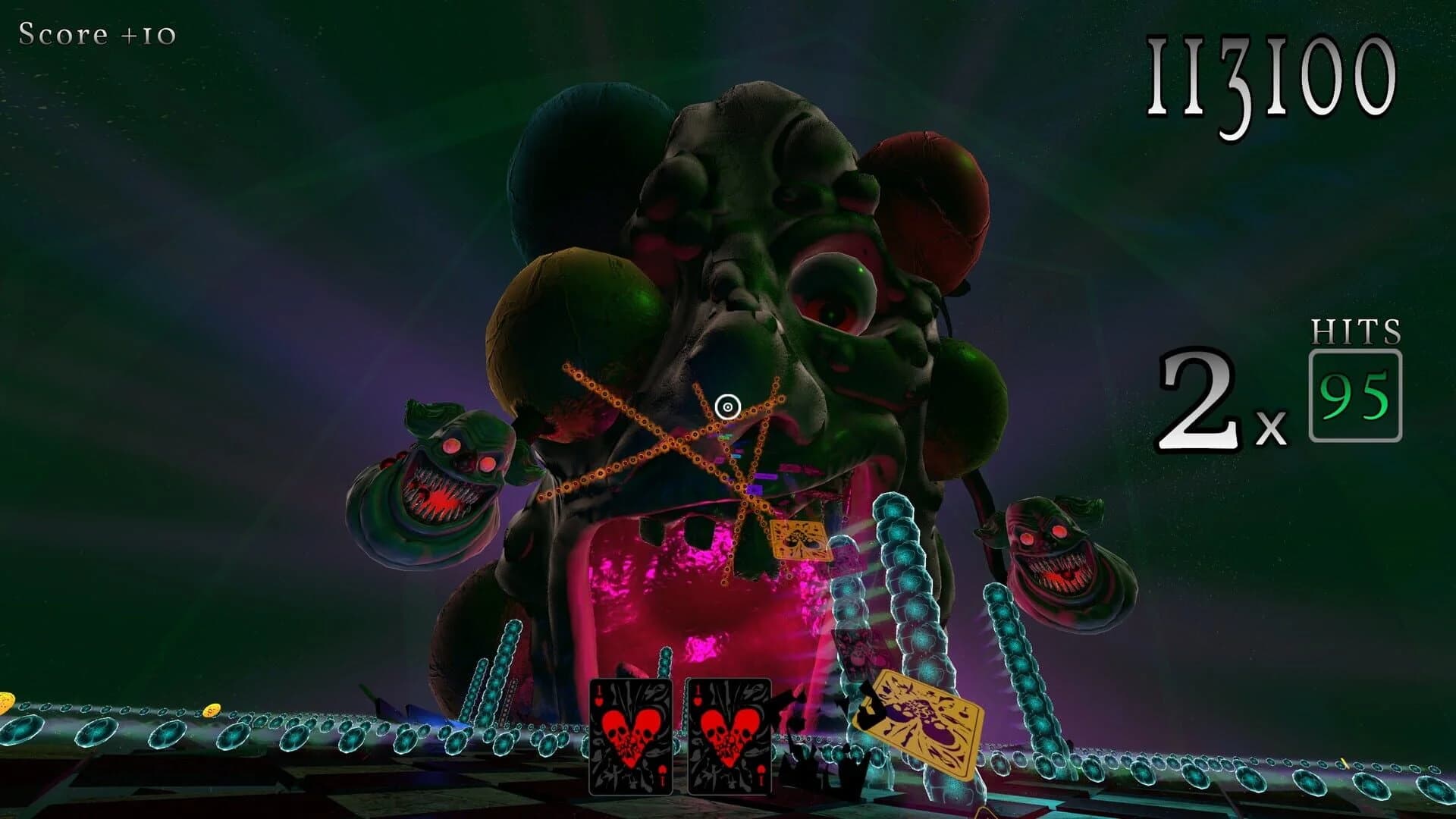This screenshot has width=1456, height=819.
Task: Toggle the crosshair reticle in screen center
Action: [729, 407]
